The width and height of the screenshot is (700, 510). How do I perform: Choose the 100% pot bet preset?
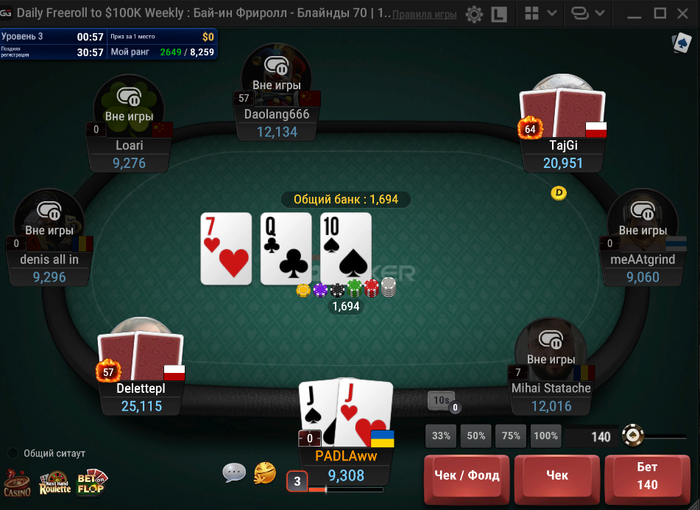tap(546, 436)
